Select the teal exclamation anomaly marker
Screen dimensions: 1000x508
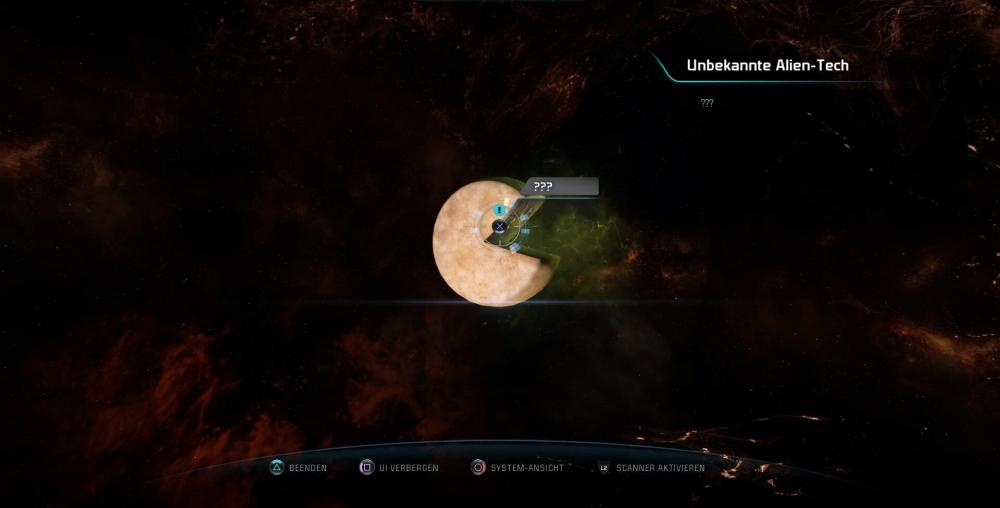[x=499, y=210]
